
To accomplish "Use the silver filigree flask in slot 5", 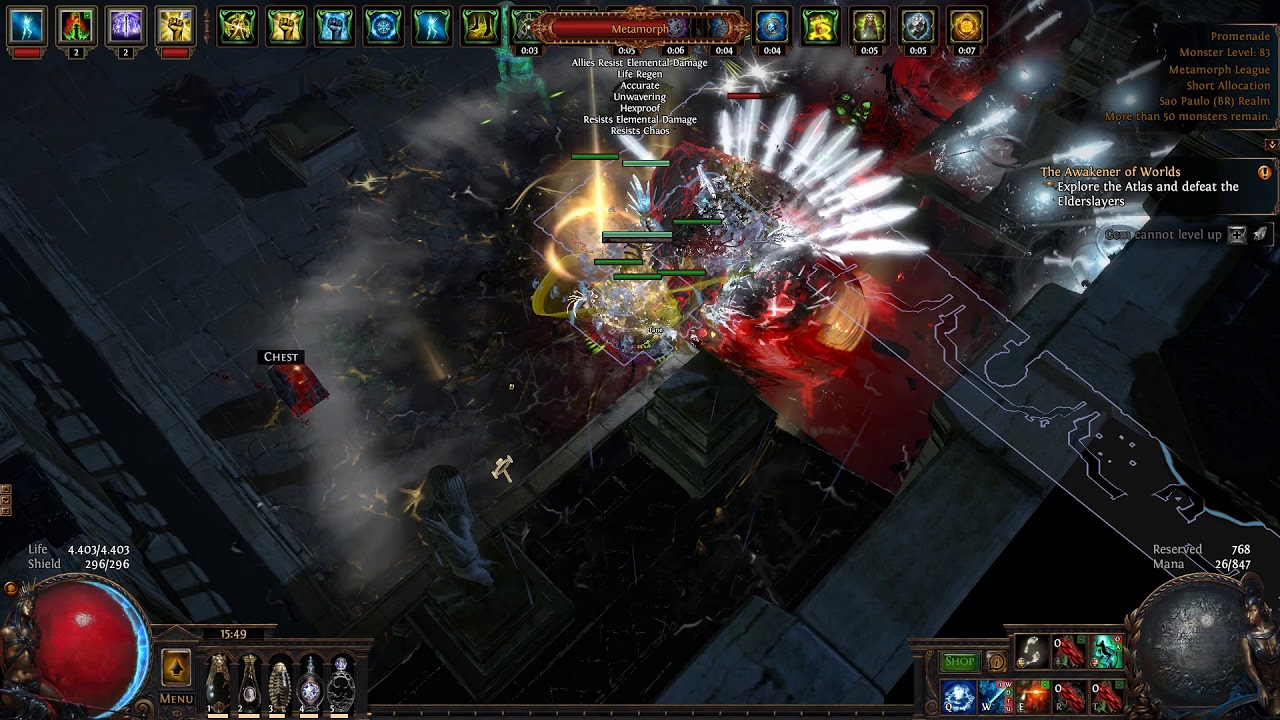I will click(342, 683).
